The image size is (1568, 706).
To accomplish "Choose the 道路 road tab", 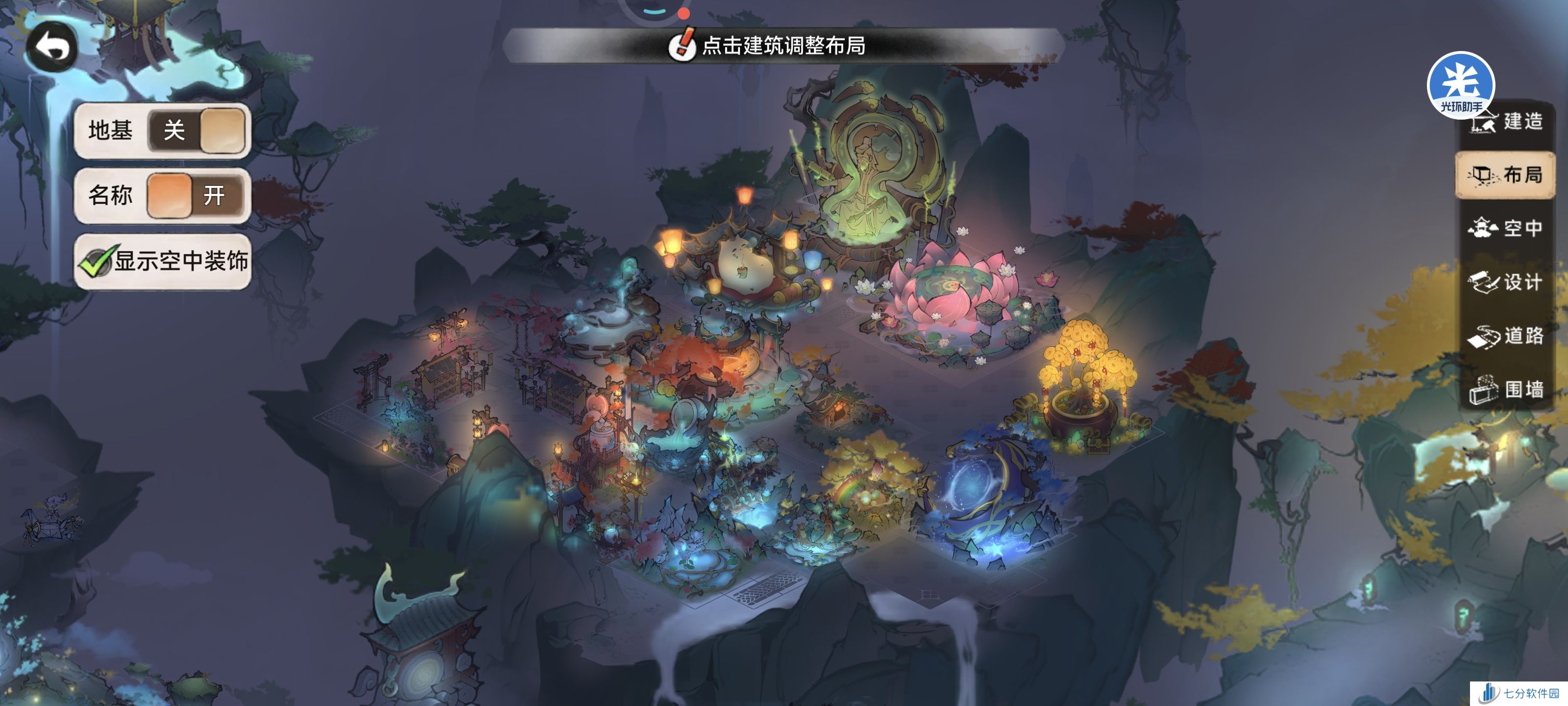I will (x=1505, y=336).
